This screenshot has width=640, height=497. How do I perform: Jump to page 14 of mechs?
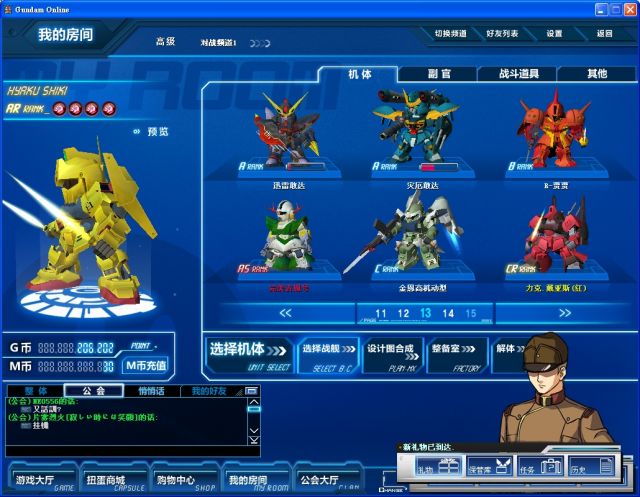(x=447, y=313)
